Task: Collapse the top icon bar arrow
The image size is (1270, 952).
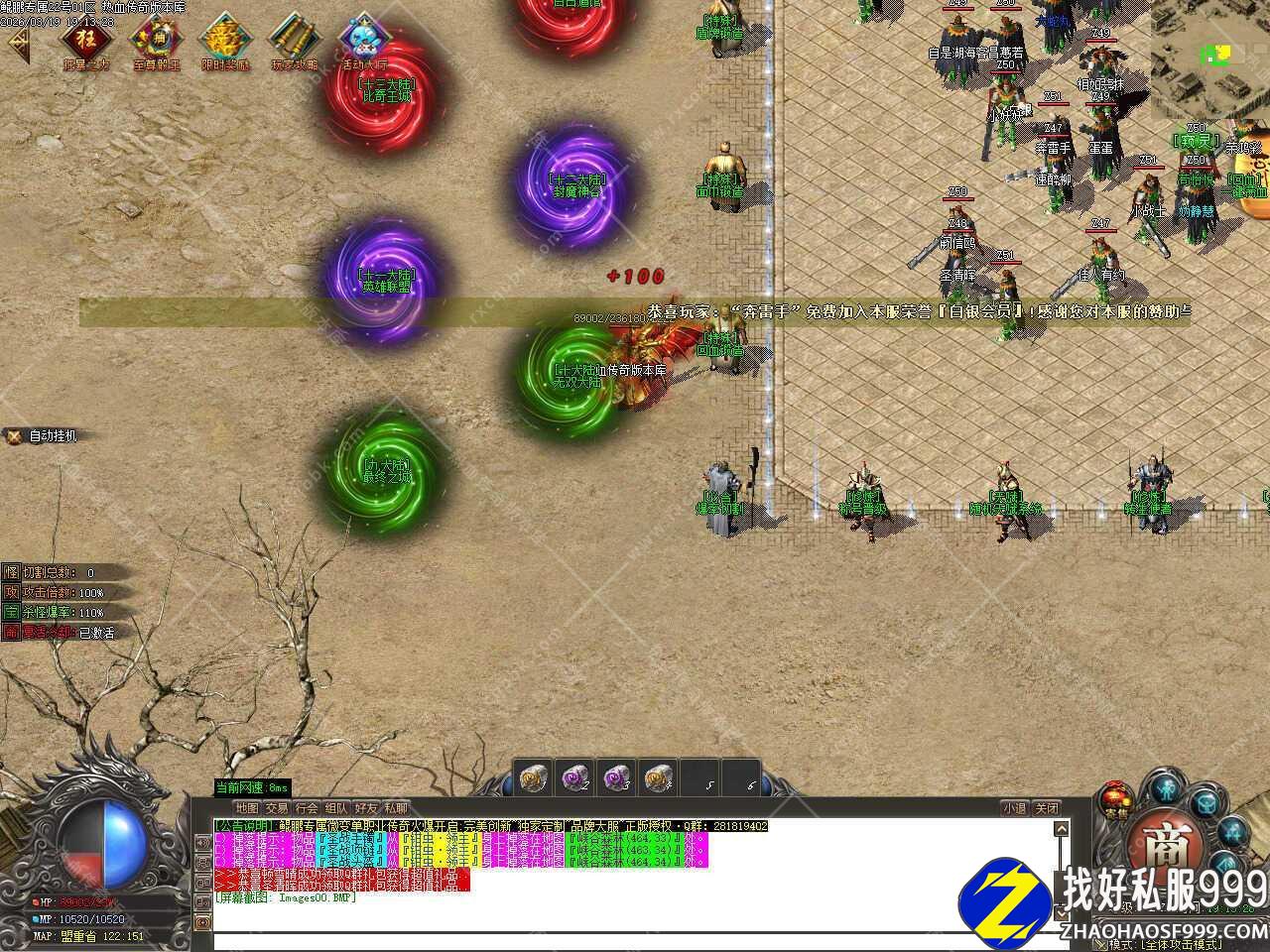Action: coord(18,42)
